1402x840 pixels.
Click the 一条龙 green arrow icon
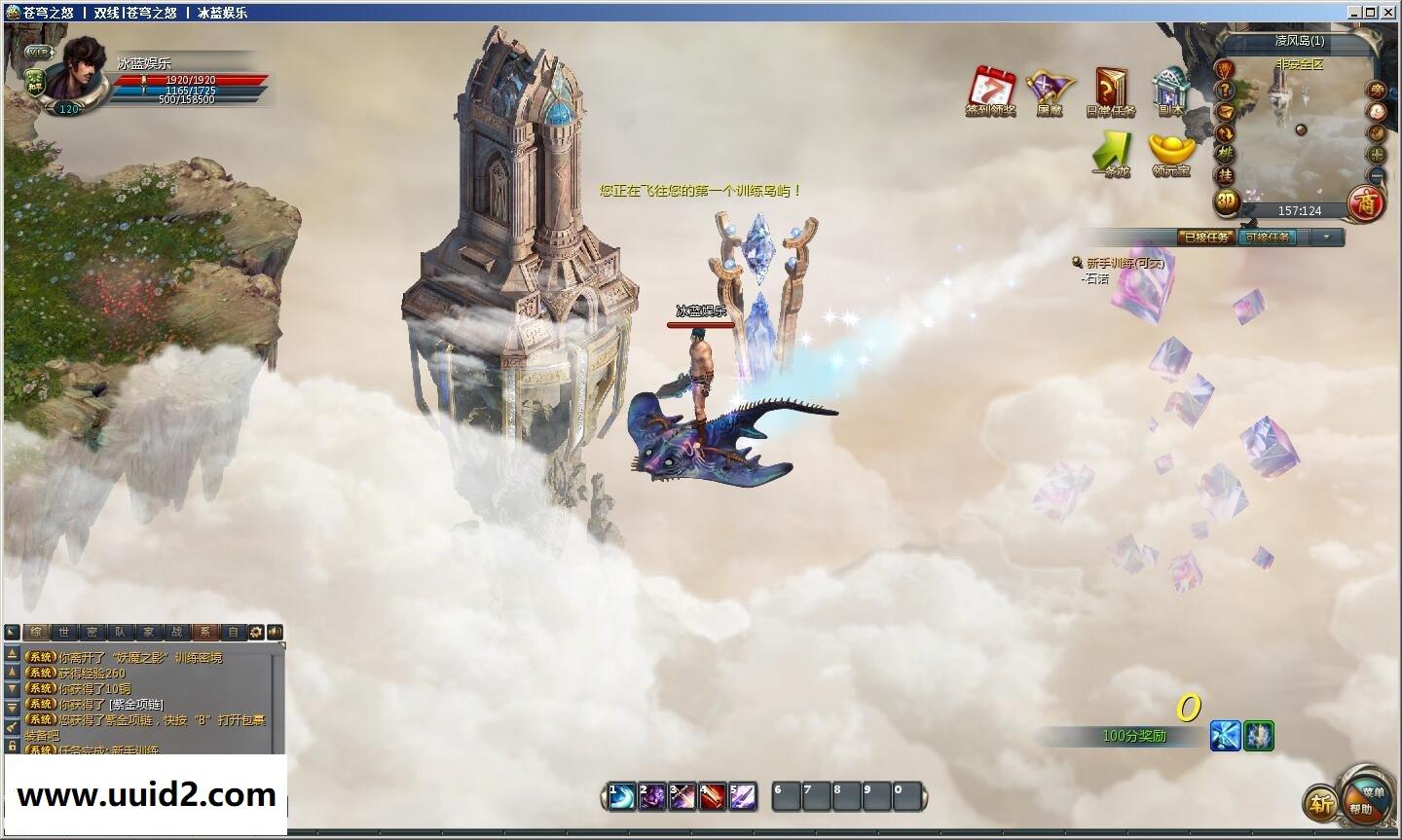1111,151
